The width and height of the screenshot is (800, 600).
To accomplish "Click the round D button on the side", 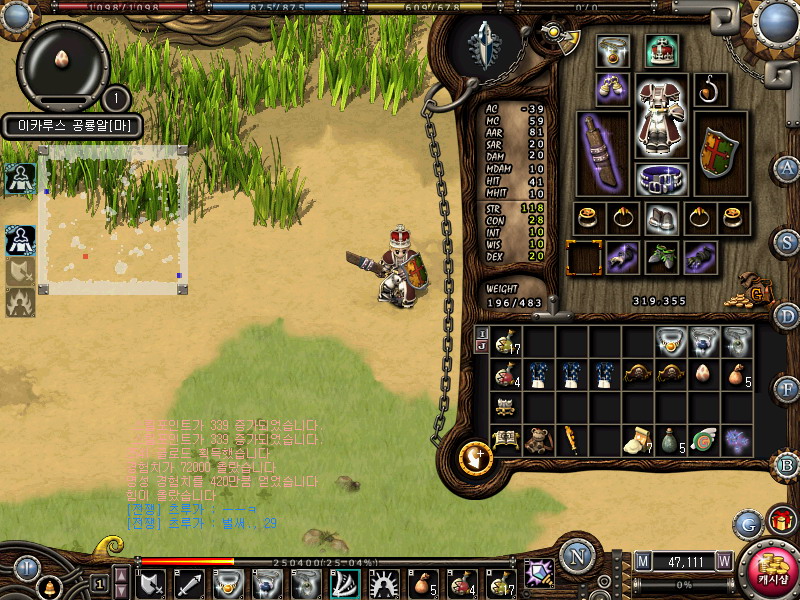I will click(x=787, y=316).
